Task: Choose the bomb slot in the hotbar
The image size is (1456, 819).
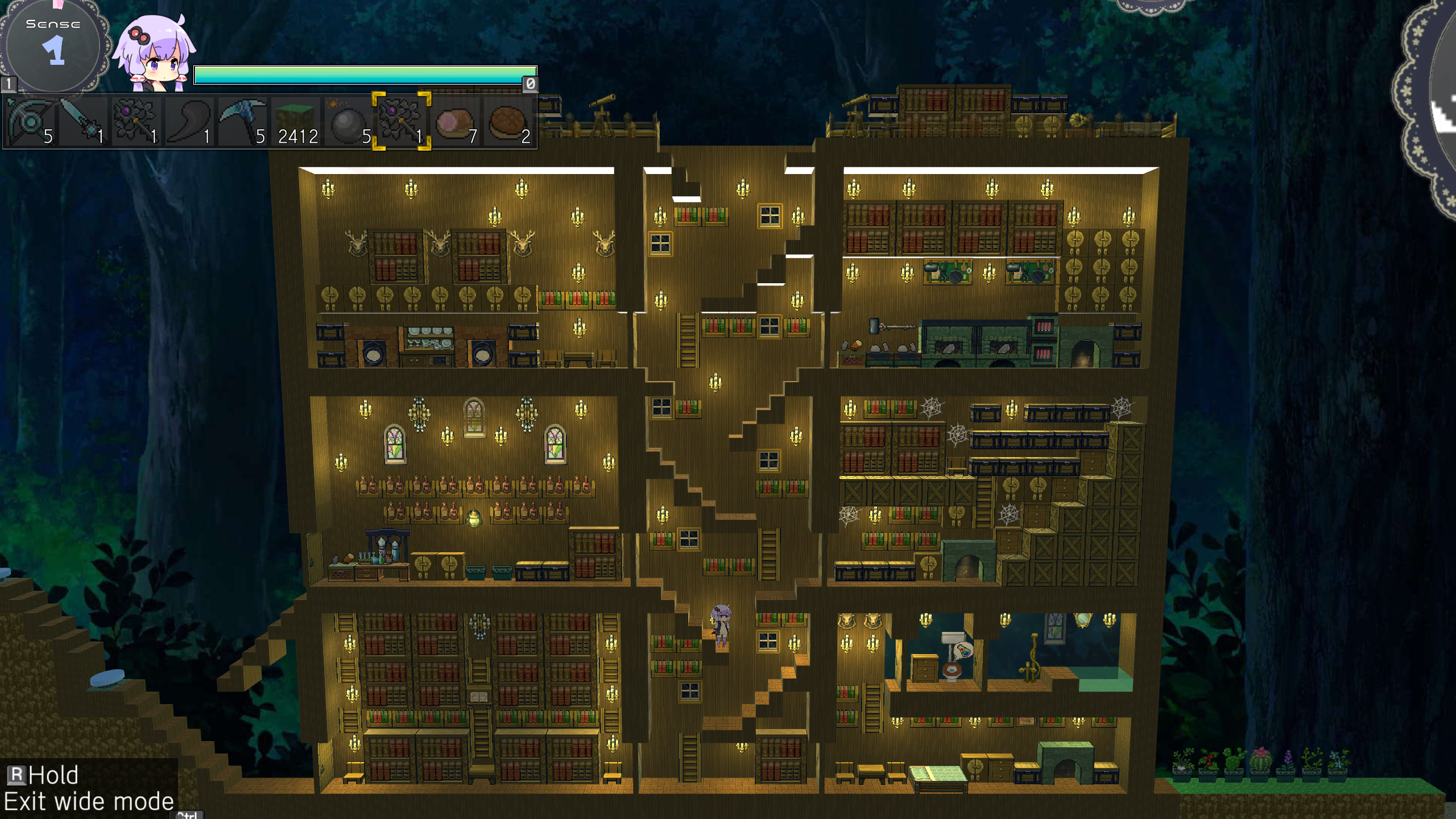Action: [348, 122]
